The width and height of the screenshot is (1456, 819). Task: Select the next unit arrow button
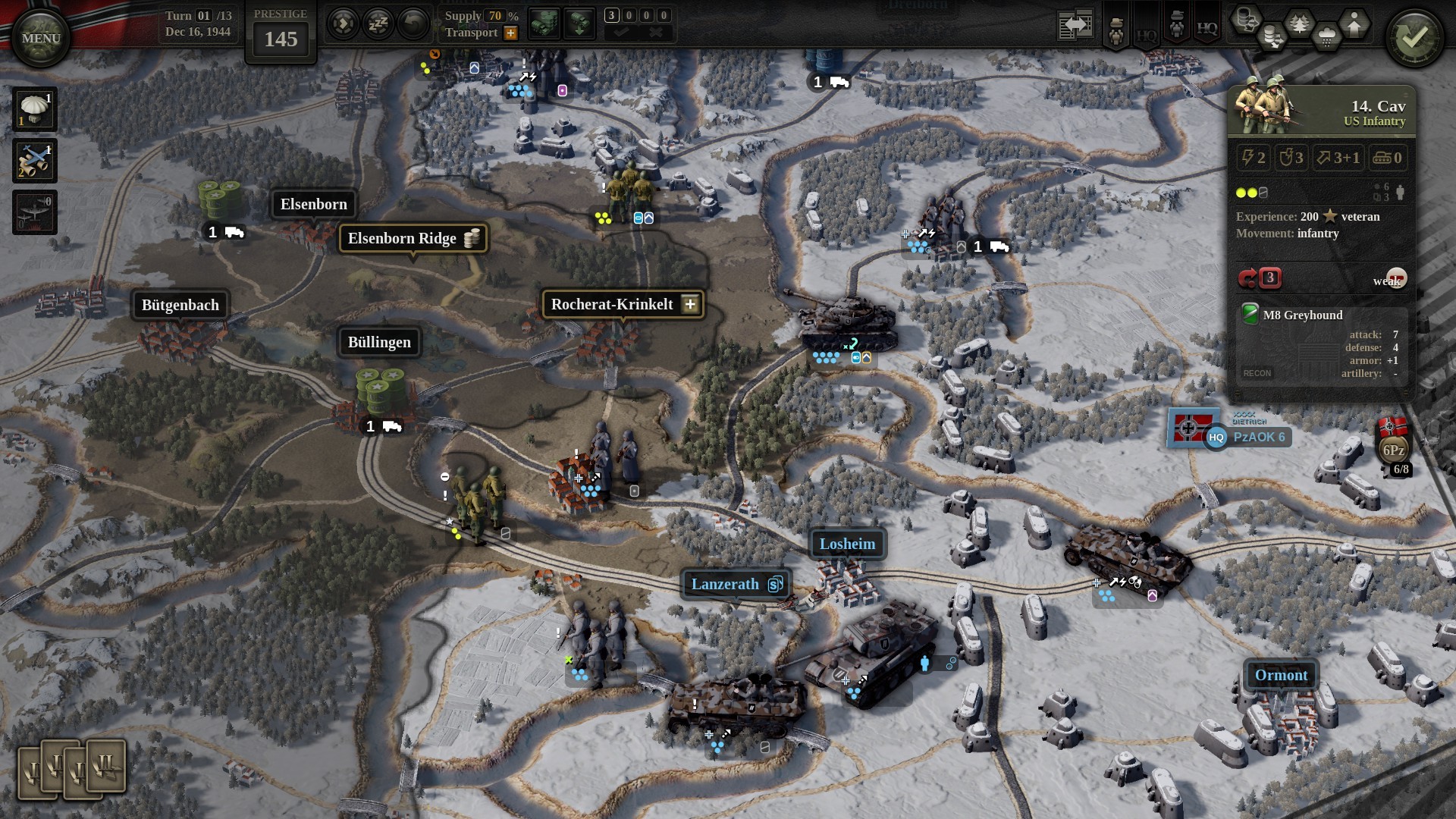point(343,24)
